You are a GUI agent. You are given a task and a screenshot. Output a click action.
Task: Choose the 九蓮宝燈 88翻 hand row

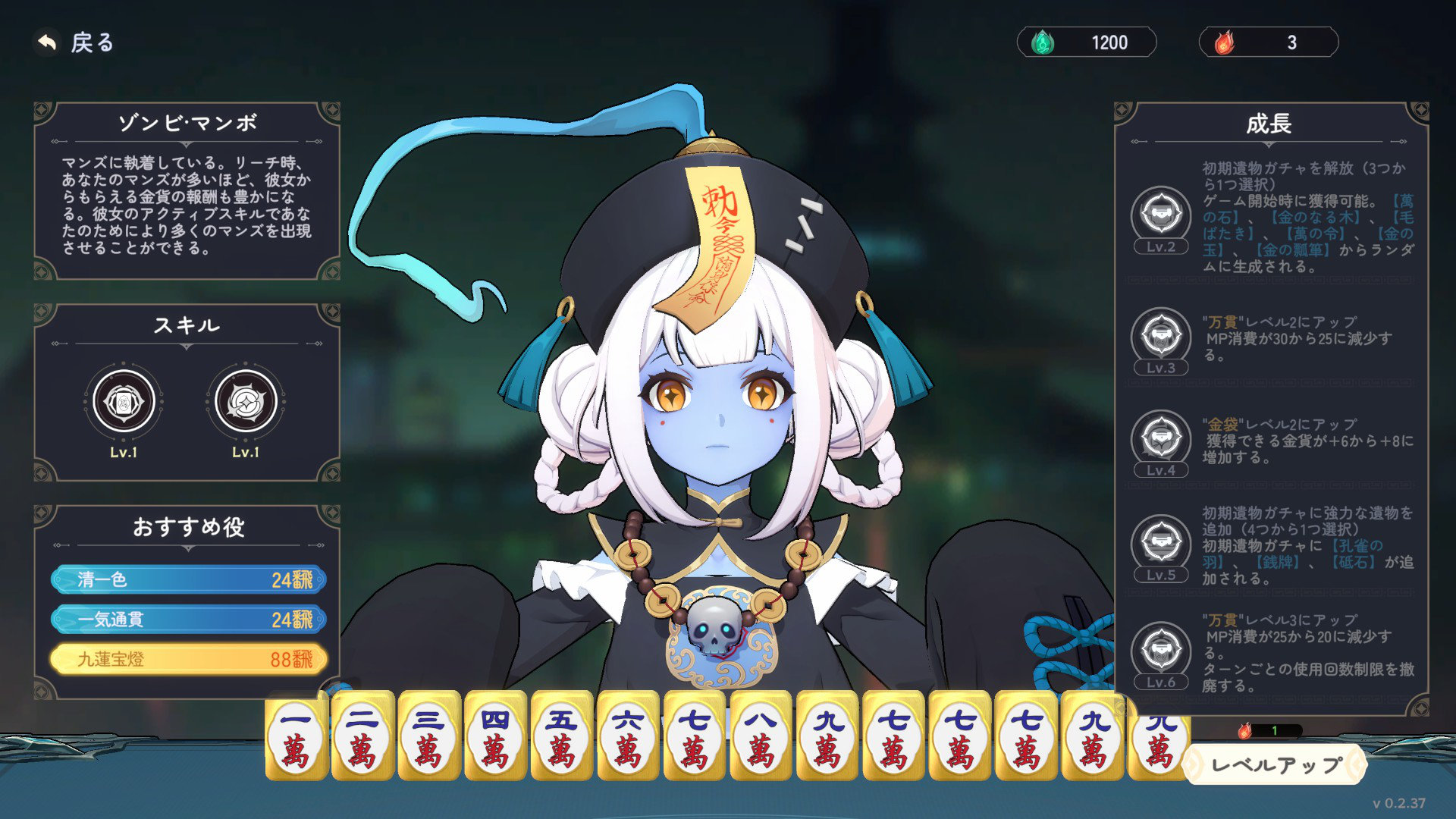[189, 659]
